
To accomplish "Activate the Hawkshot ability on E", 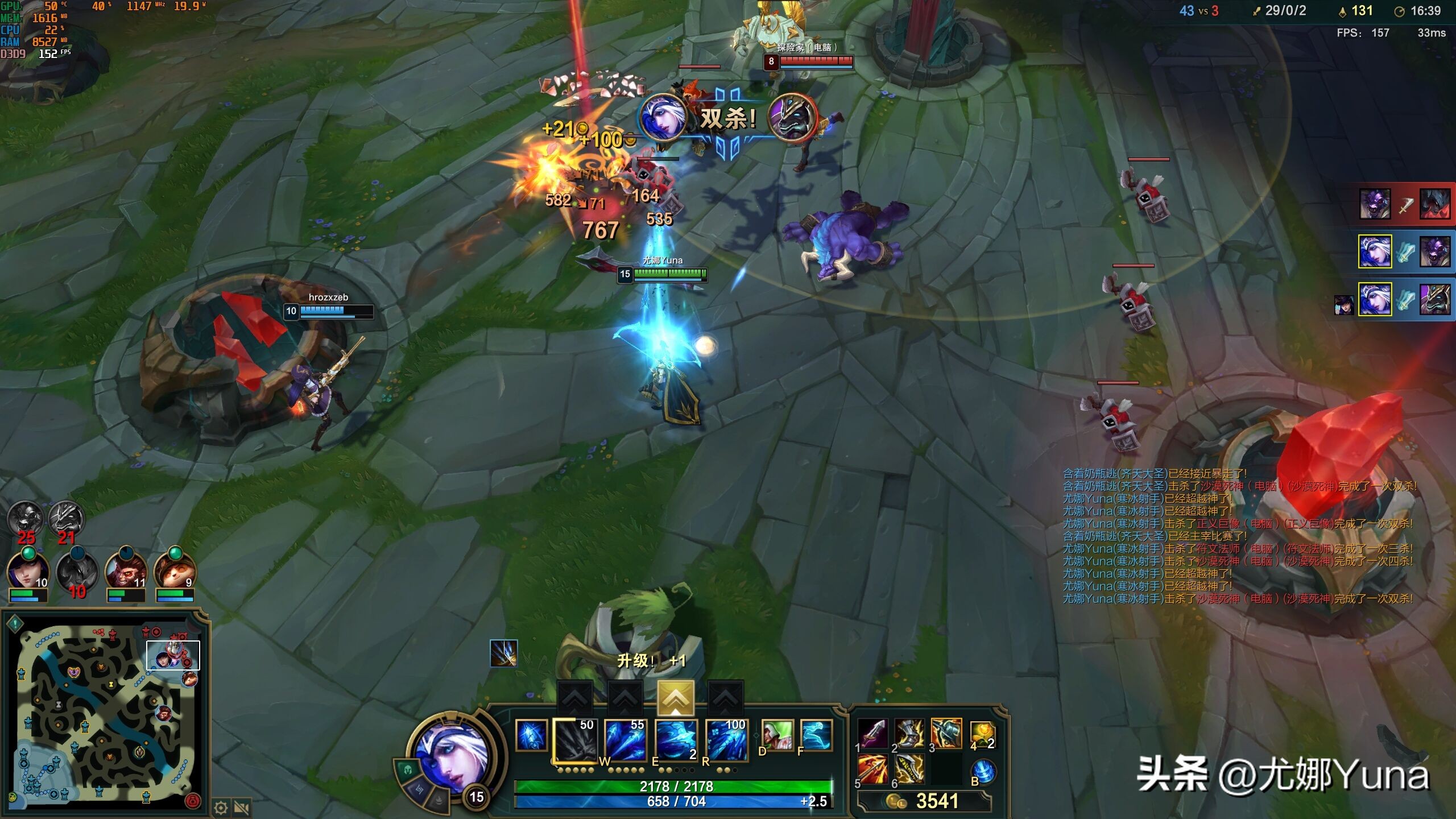I will [676, 740].
